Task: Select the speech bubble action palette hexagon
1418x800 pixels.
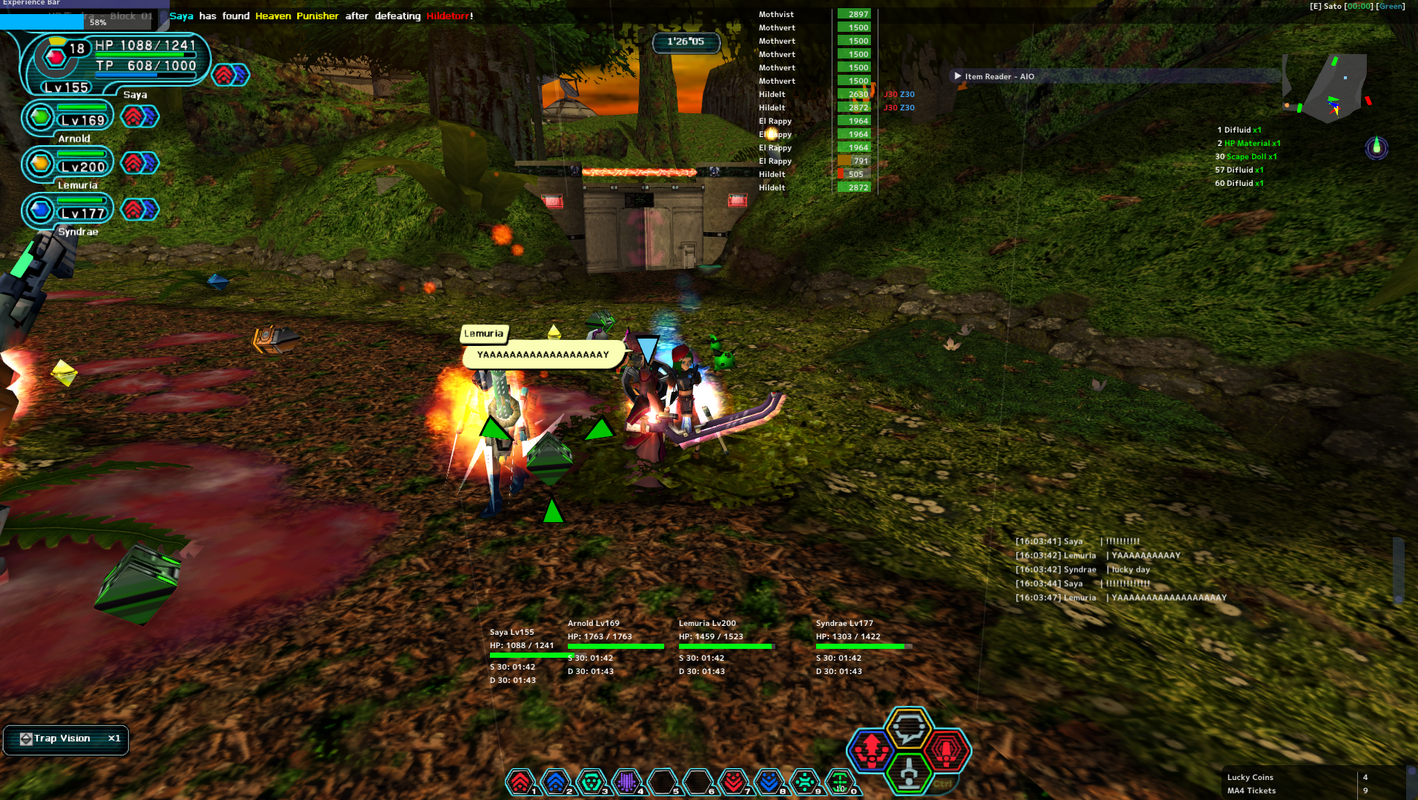Action: tap(909, 728)
